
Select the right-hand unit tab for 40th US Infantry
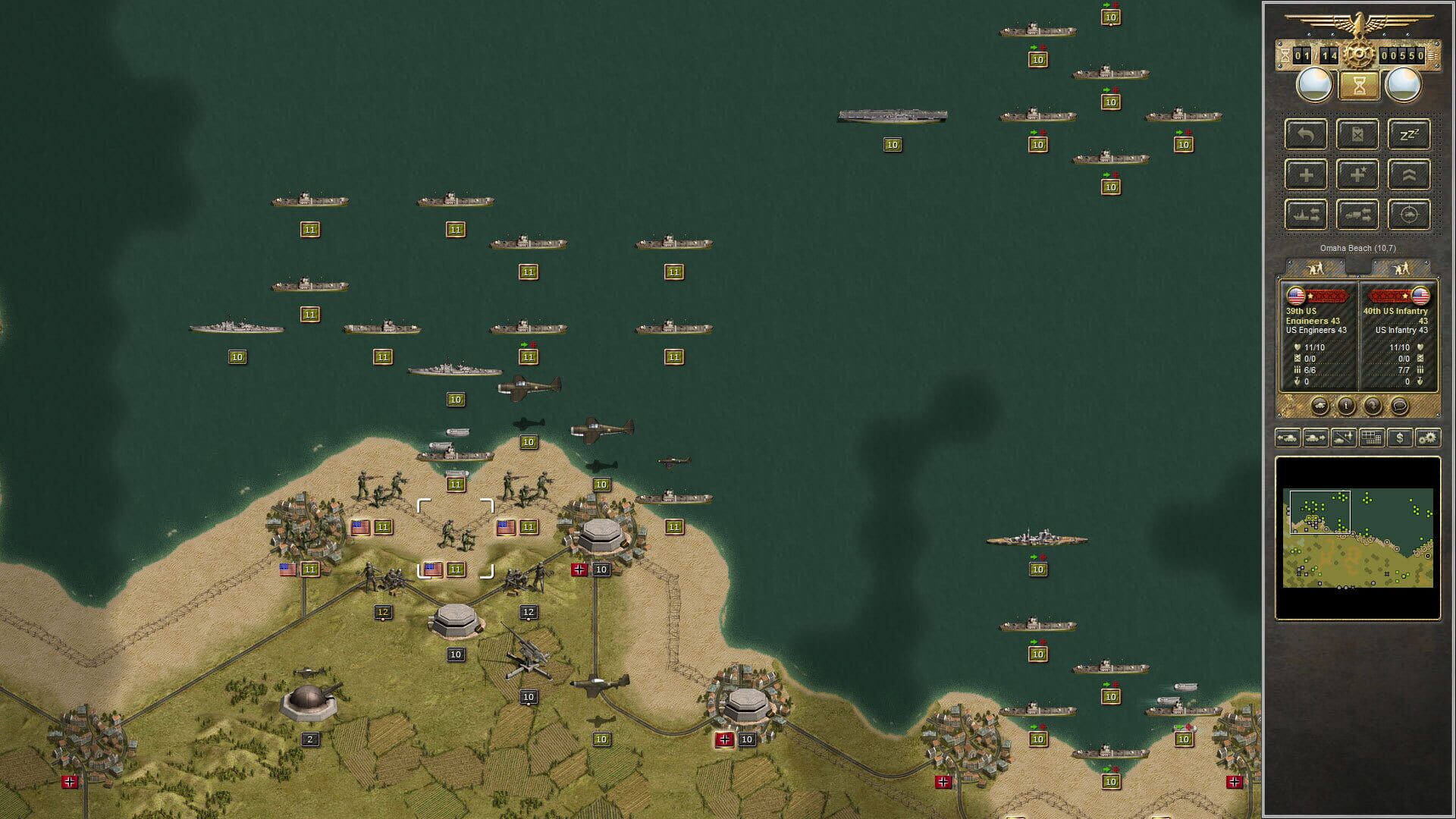pos(1399,267)
